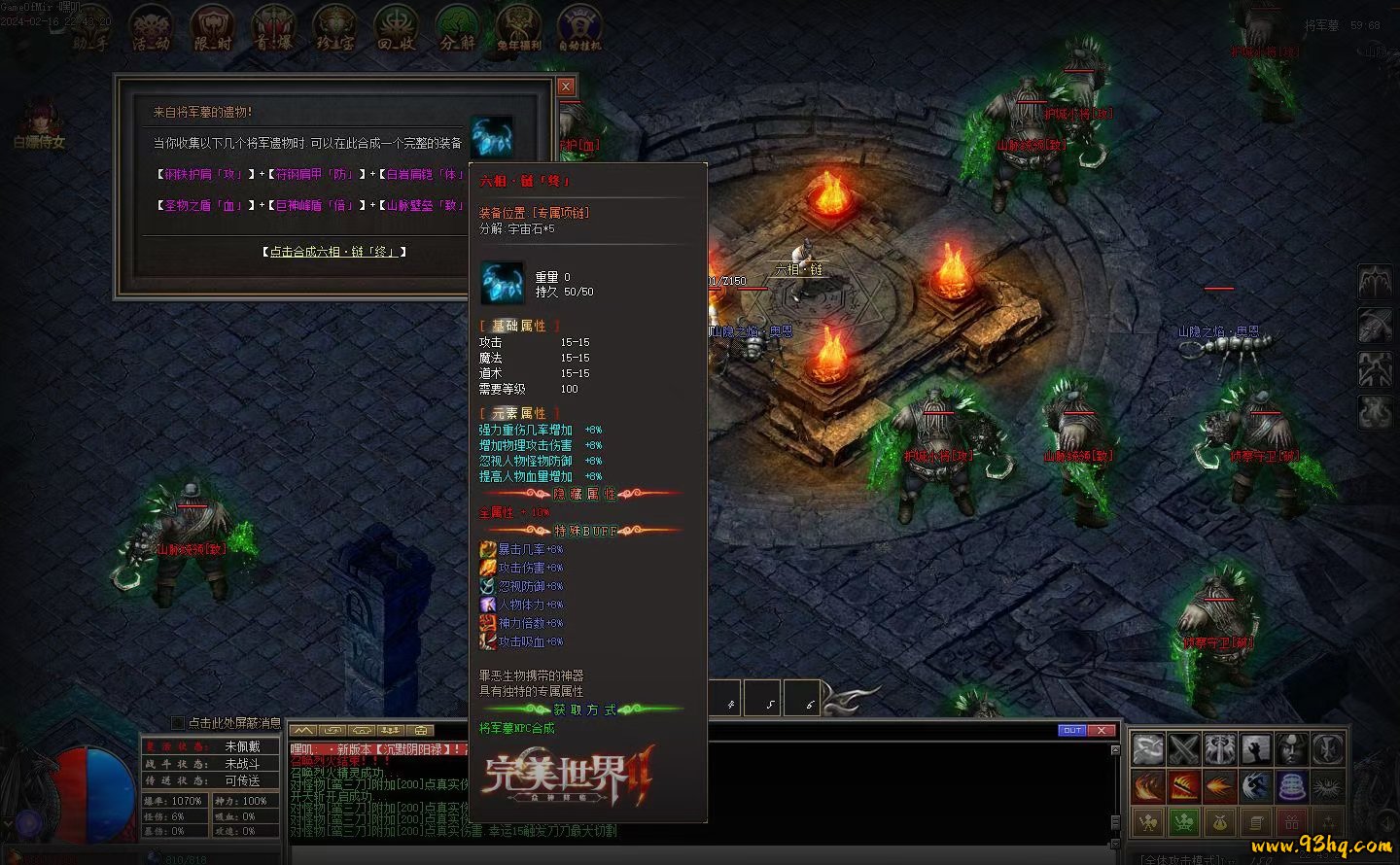This screenshot has width=1400, height=865.
Task: Open the 助手 assistant menu
Action: (91, 28)
